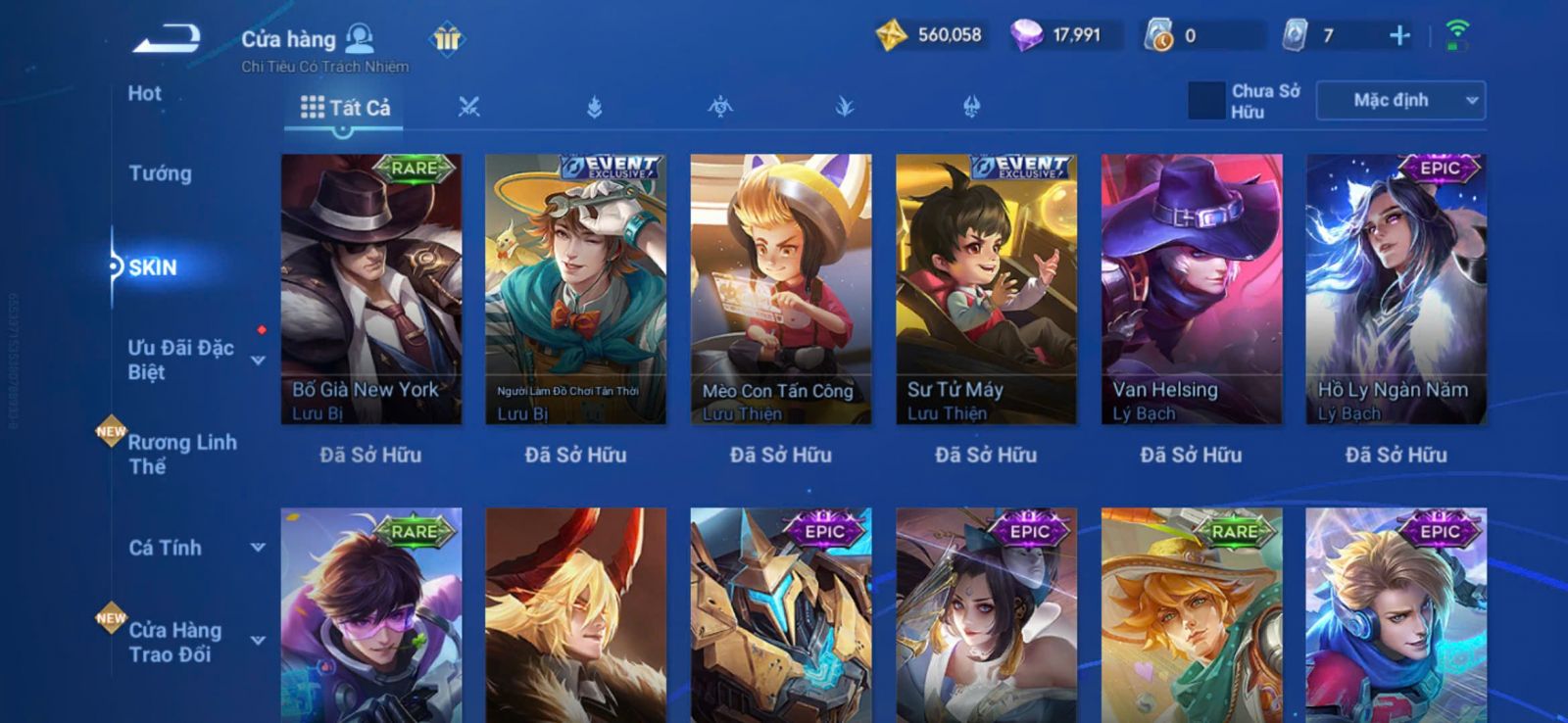Open Người Làm Đồ Chơi Tân Thời skin

point(576,289)
